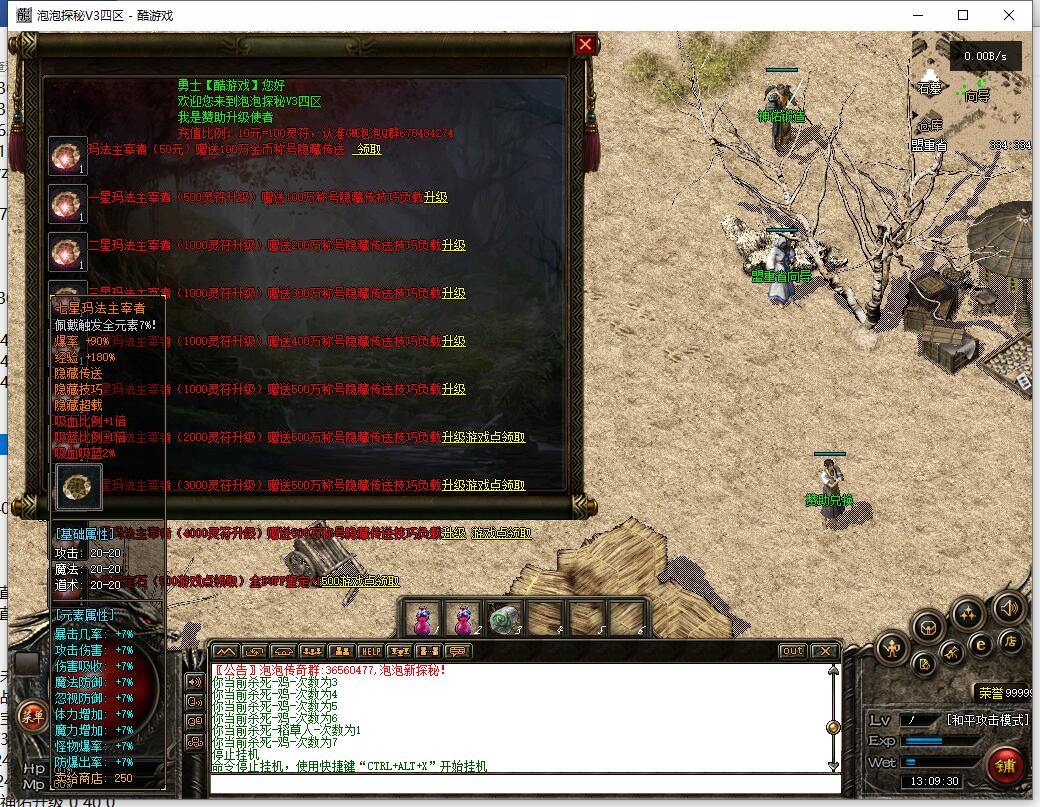Claim the 50元 玛法主宰者 title via 领取

(368, 149)
